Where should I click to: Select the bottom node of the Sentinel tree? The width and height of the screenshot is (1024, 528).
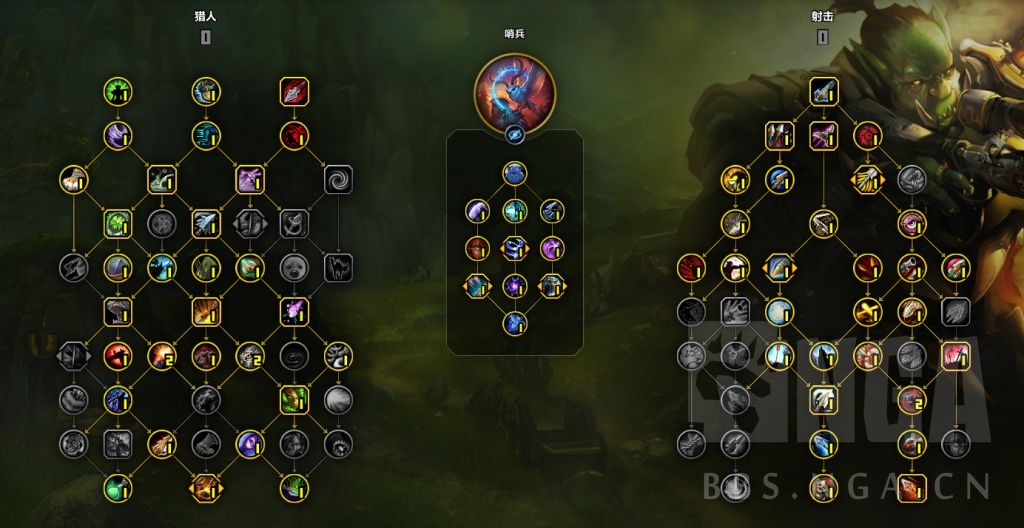click(514, 322)
